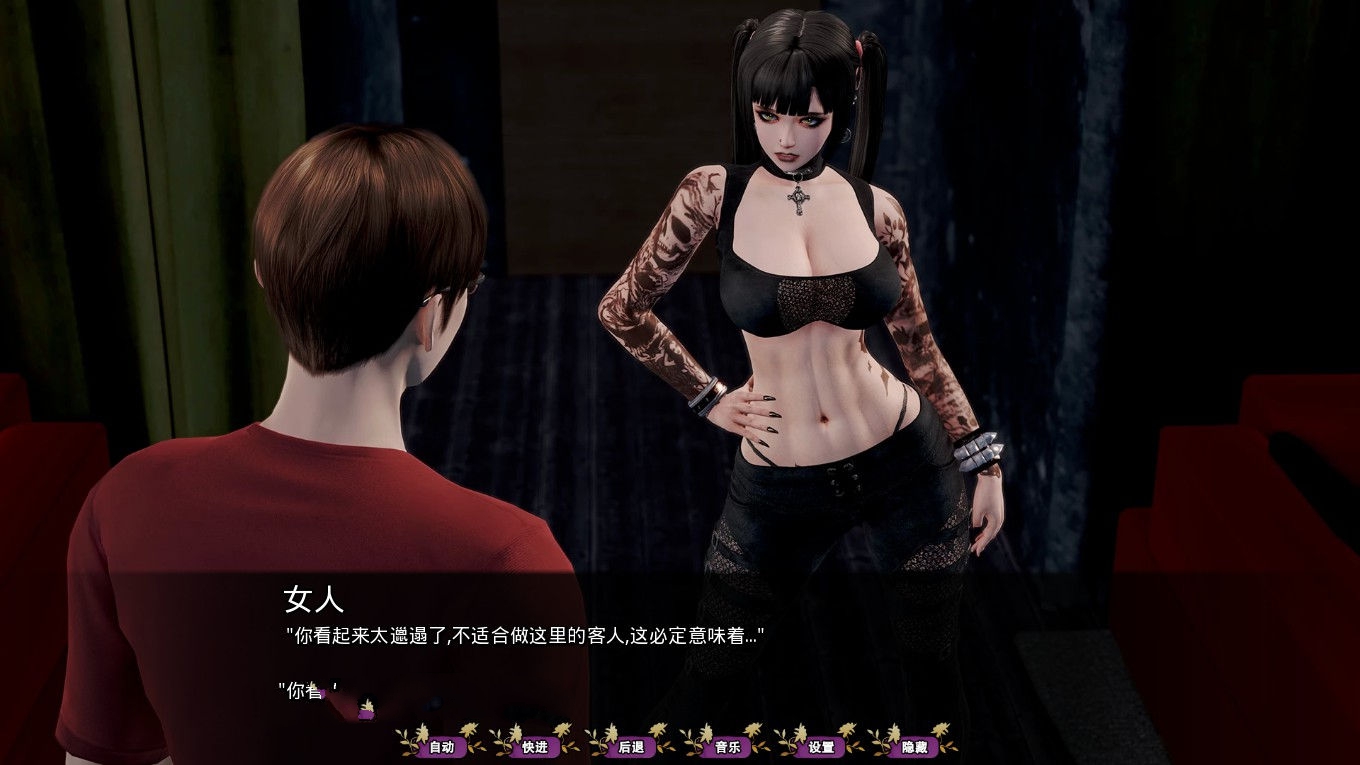Click the flower icon left of the 设置 button
This screenshot has width=1360, height=765.
[790, 745]
